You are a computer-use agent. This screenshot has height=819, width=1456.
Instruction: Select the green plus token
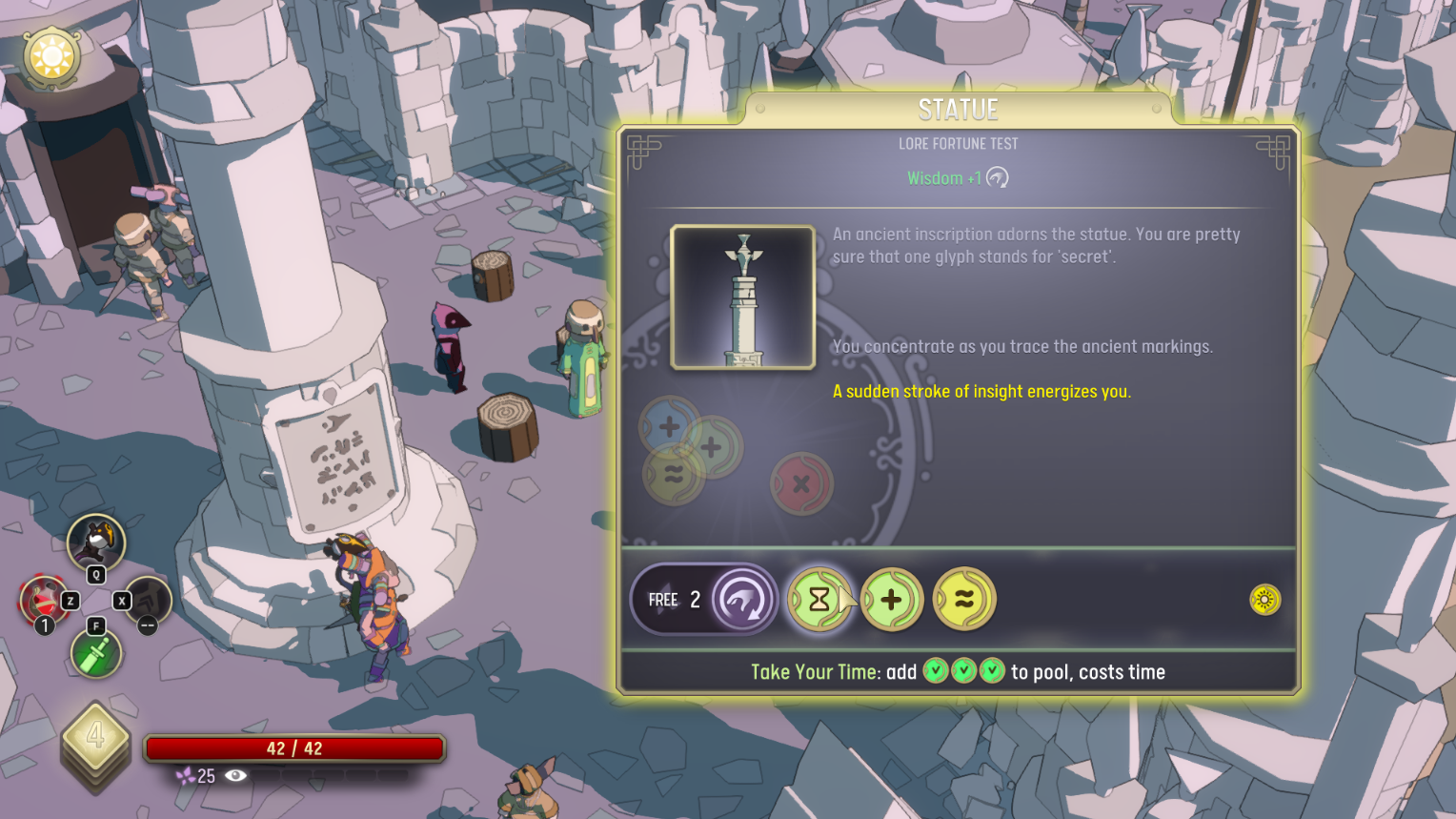(x=892, y=600)
